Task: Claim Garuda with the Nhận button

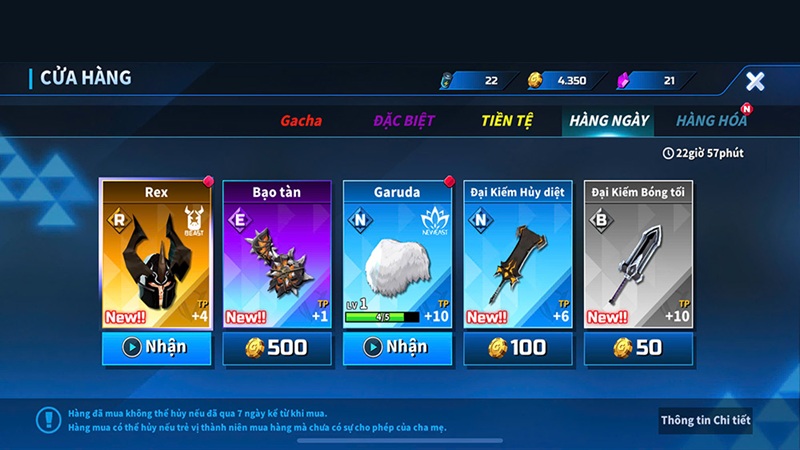Action: click(x=398, y=348)
